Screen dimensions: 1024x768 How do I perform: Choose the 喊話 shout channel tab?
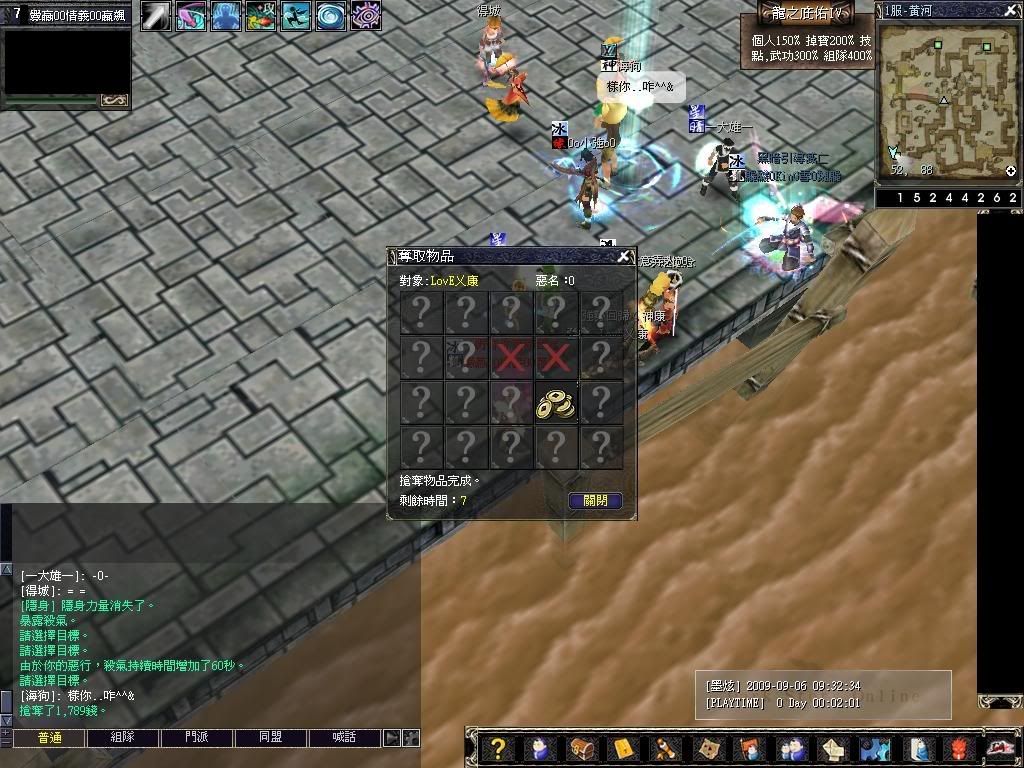[x=344, y=738]
